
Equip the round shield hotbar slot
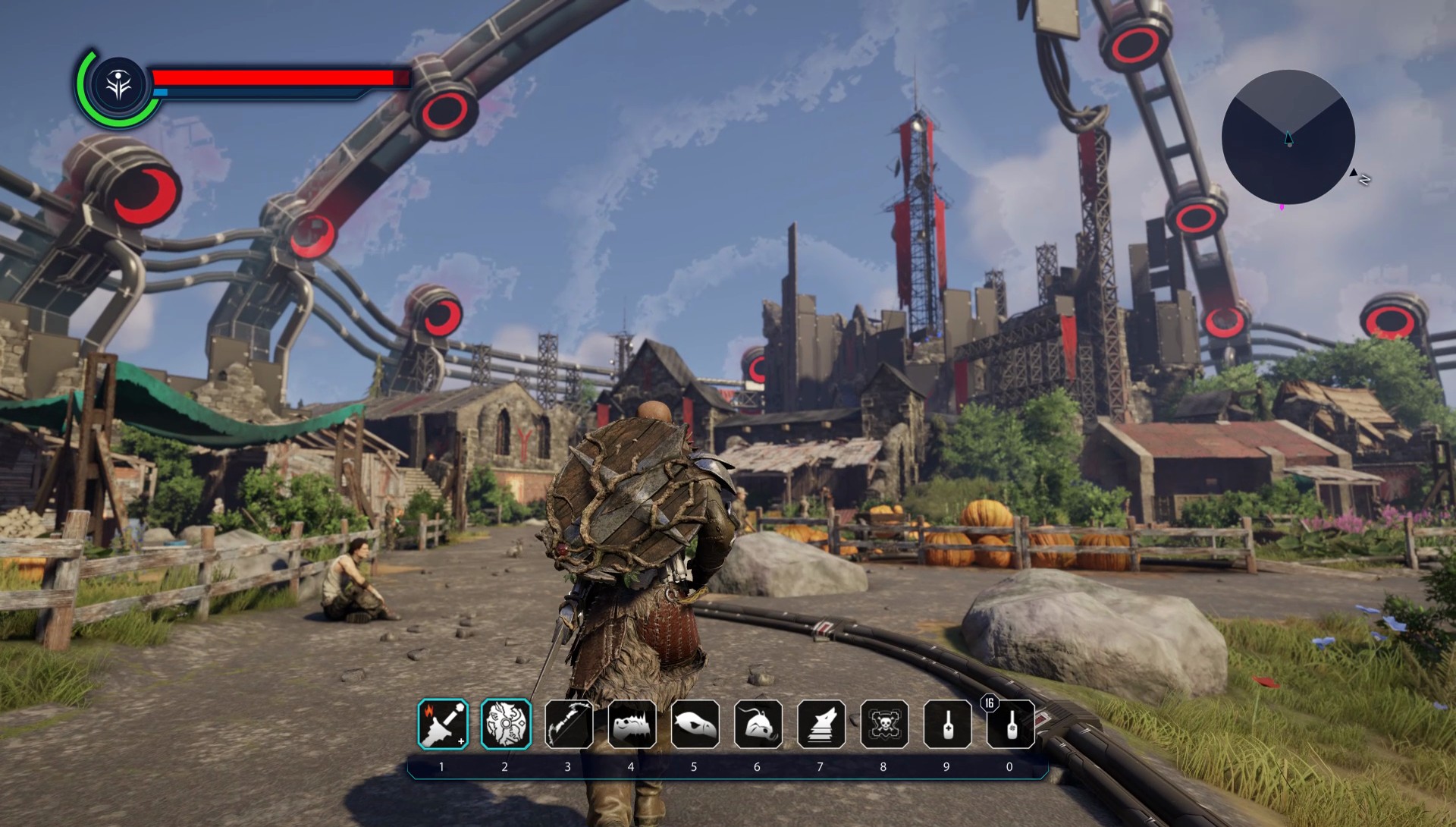(x=506, y=724)
